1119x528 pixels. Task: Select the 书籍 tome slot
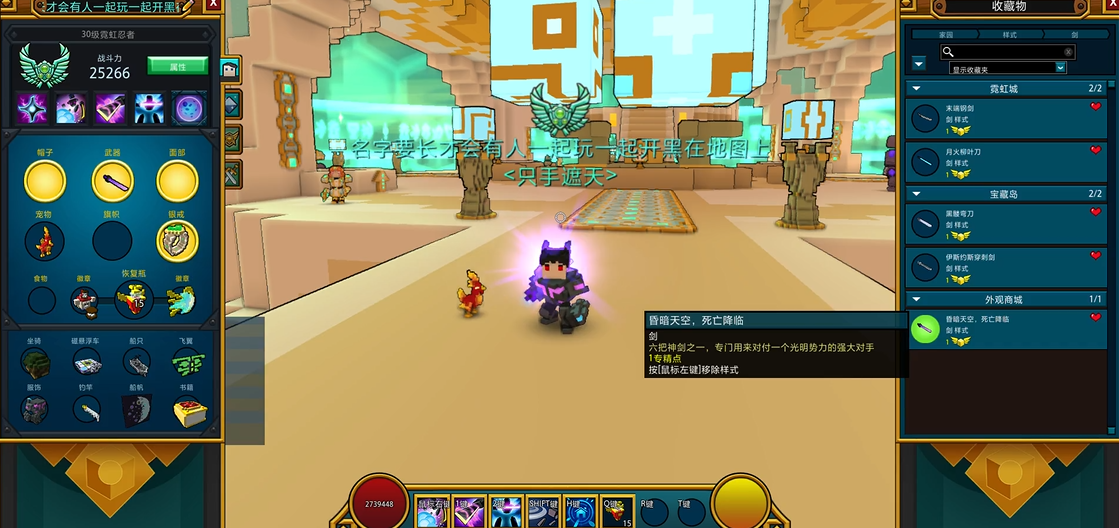(x=186, y=409)
